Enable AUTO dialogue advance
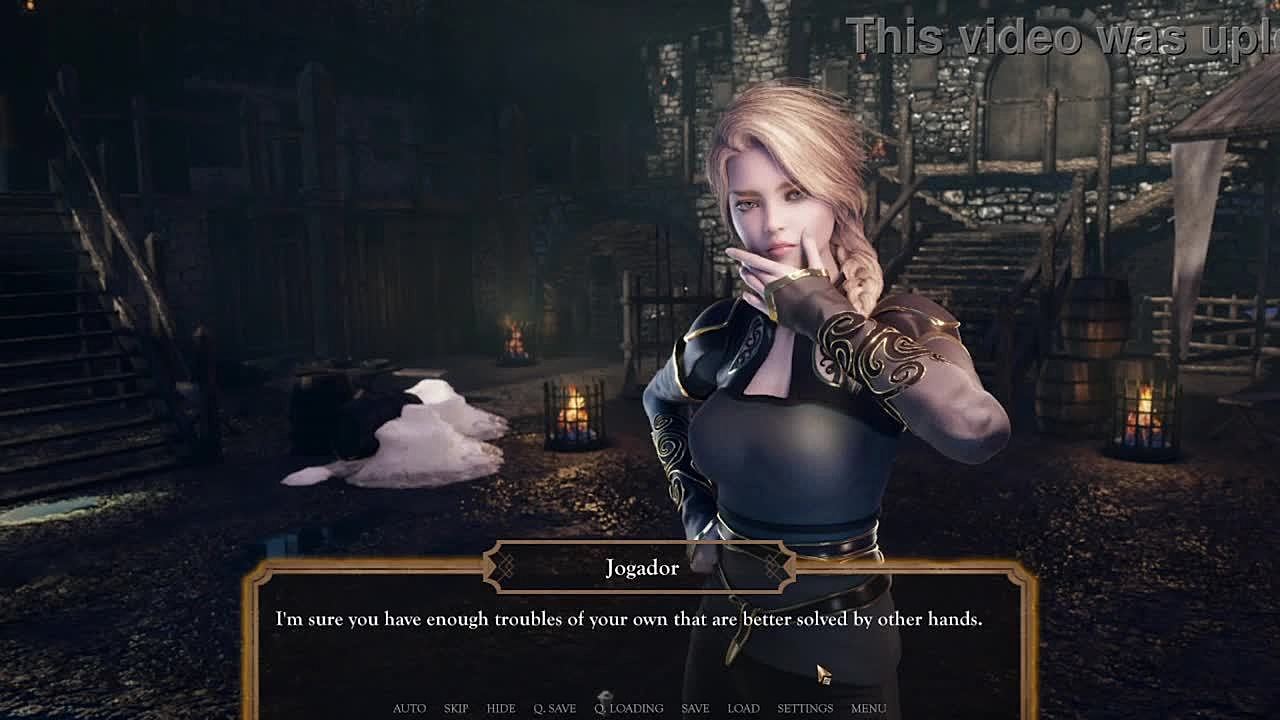The height and width of the screenshot is (720, 1280). click(409, 708)
